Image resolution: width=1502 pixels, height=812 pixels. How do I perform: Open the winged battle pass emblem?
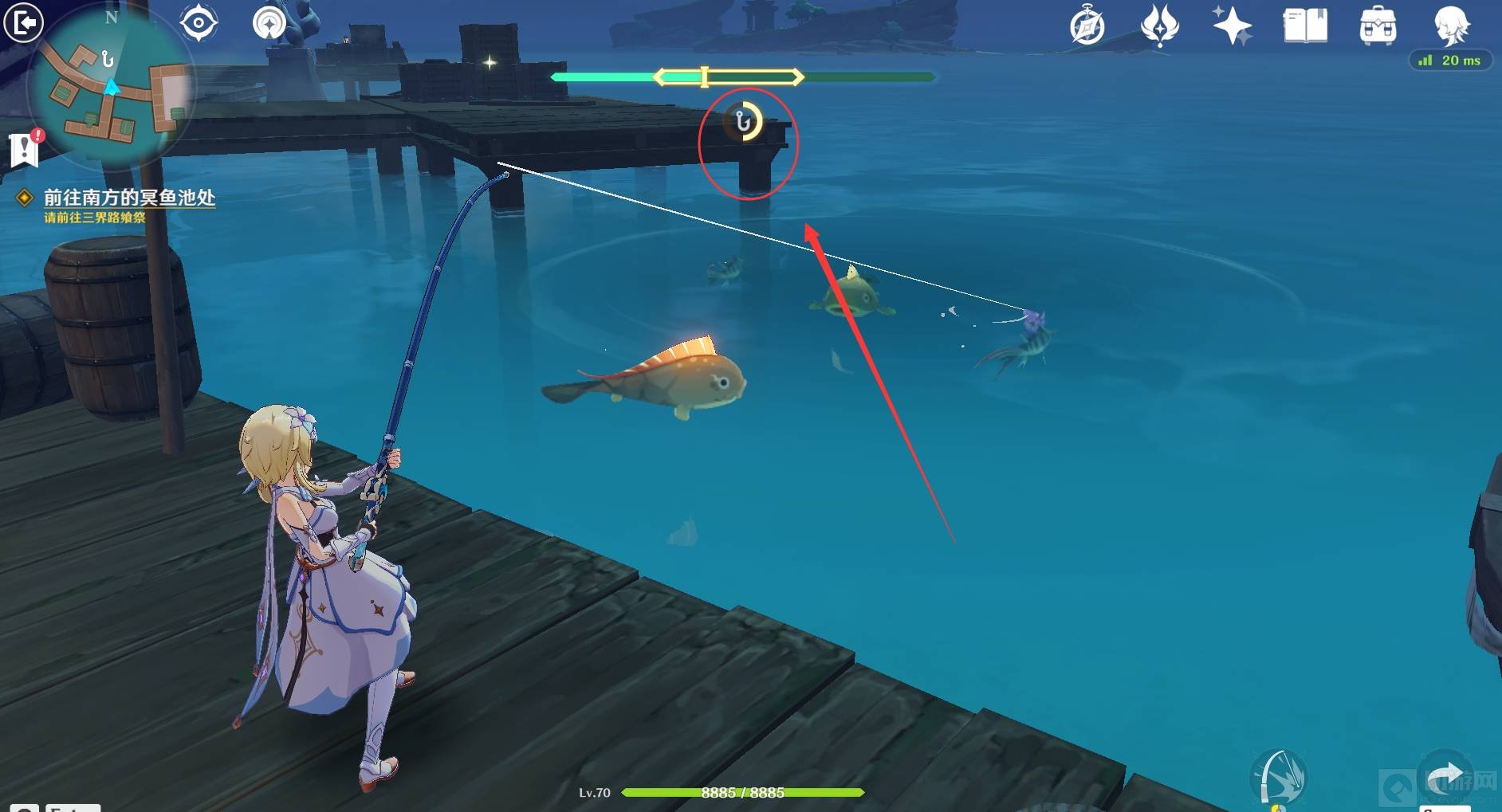coord(1159,25)
